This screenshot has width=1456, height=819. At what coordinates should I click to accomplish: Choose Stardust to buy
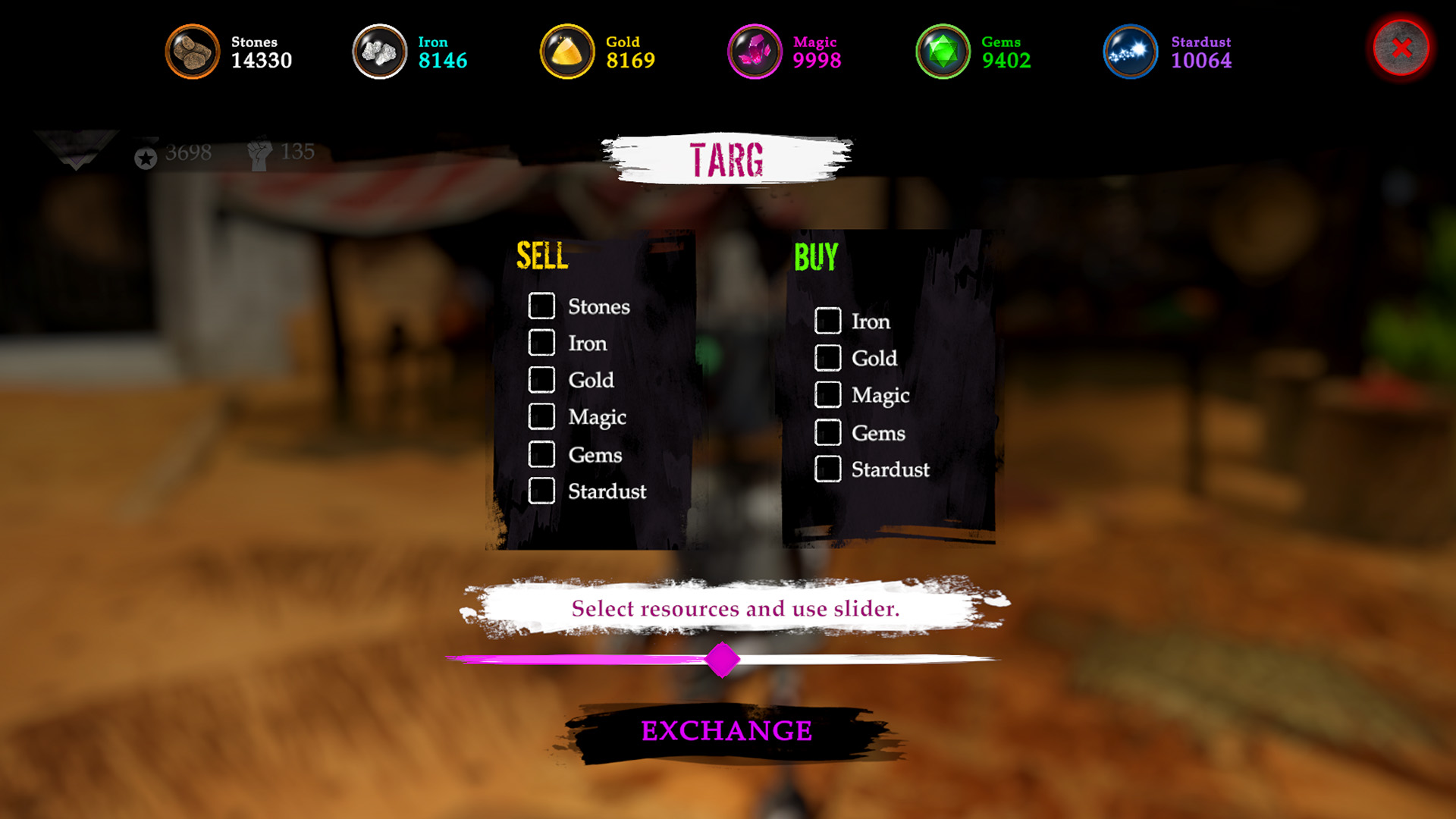pyautogui.click(x=827, y=469)
